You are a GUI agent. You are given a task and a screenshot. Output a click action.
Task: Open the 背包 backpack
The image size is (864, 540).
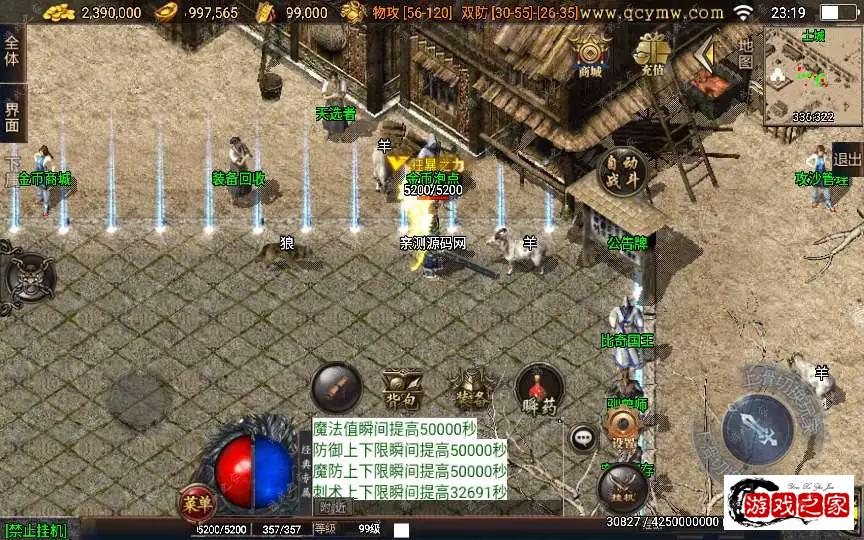click(402, 387)
